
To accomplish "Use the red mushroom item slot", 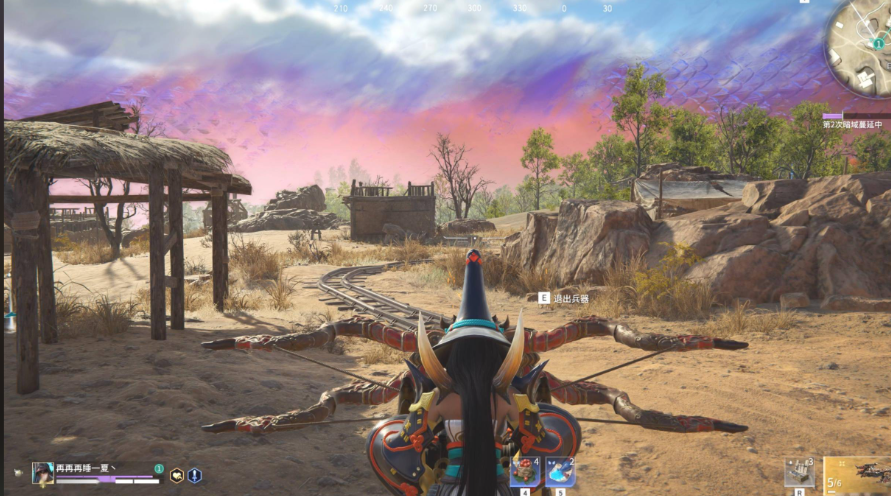I will click(x=525, y=471).
